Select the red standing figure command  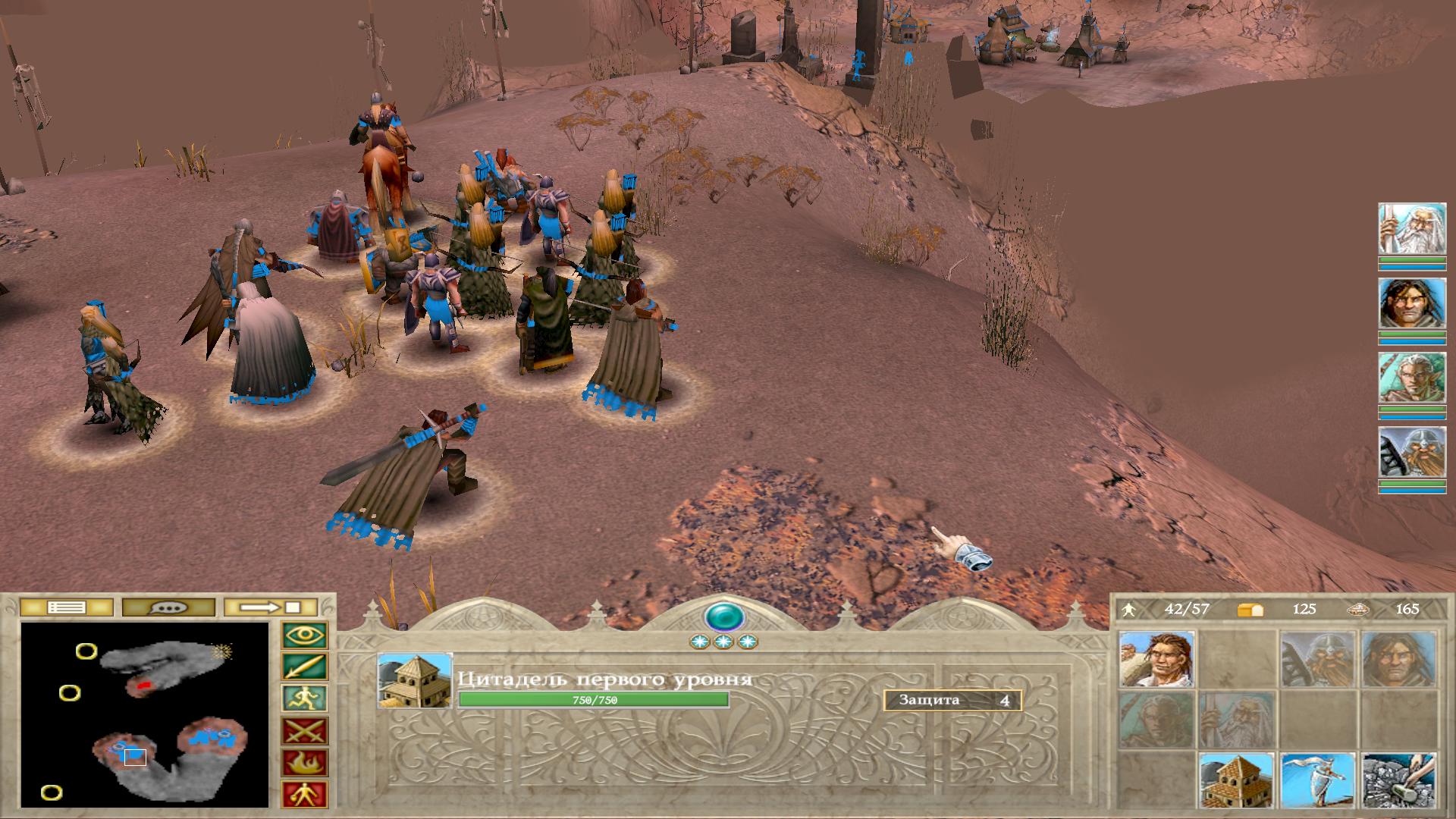click(x=304, y=794)
